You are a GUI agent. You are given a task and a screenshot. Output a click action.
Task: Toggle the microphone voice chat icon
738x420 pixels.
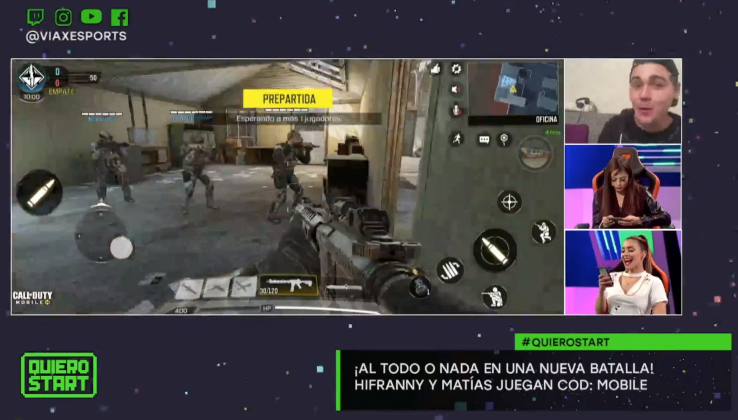[x=456, y=108]
